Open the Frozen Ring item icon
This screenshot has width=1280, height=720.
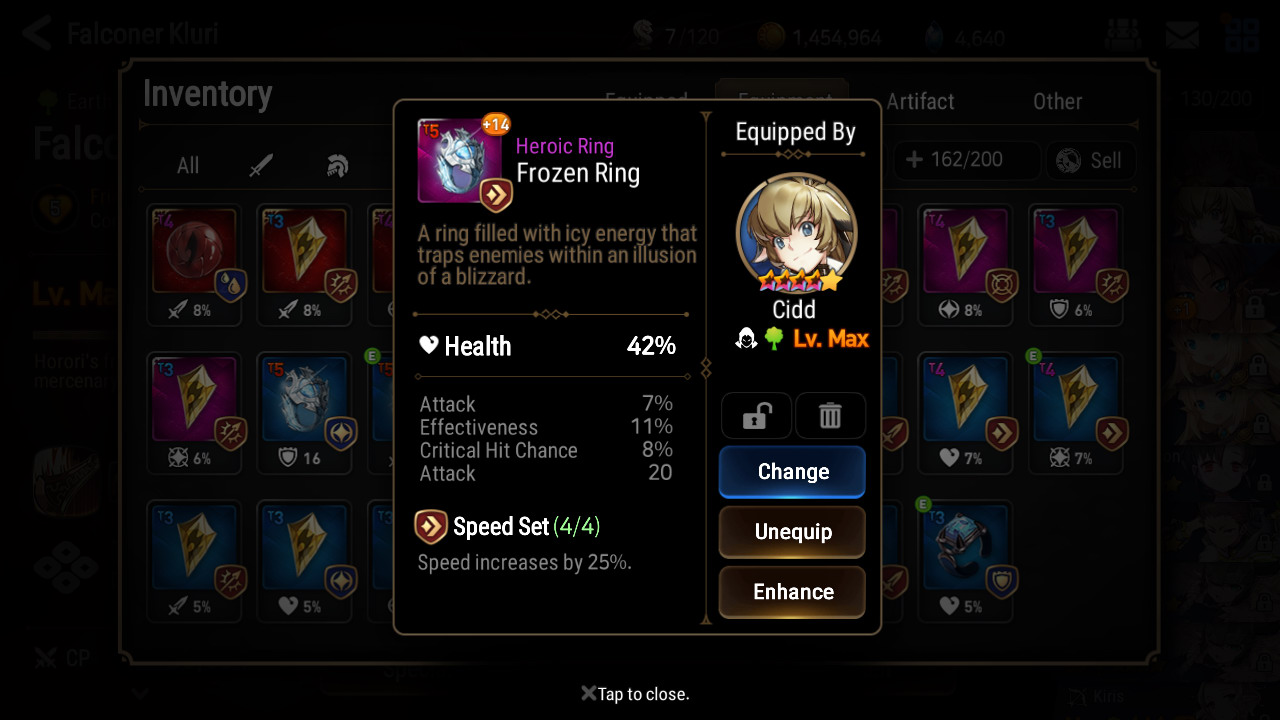pyautogui.click(x=459, y=163)
